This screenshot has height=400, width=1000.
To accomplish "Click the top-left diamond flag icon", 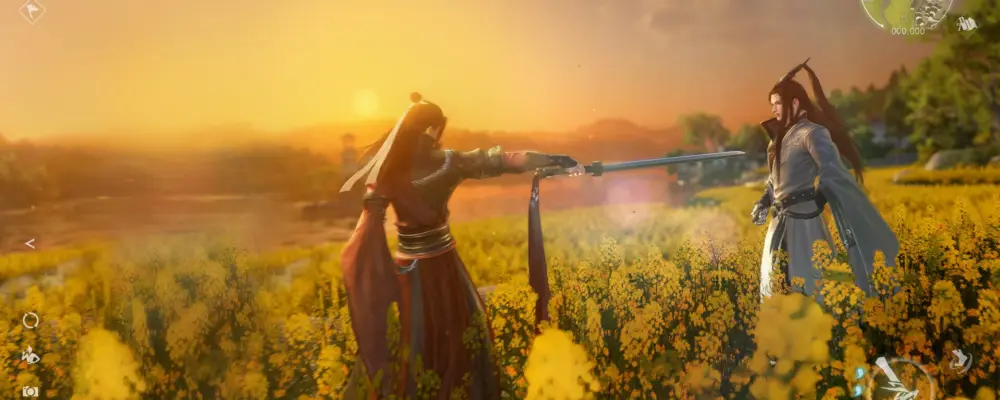I will (x=32, y=11).
